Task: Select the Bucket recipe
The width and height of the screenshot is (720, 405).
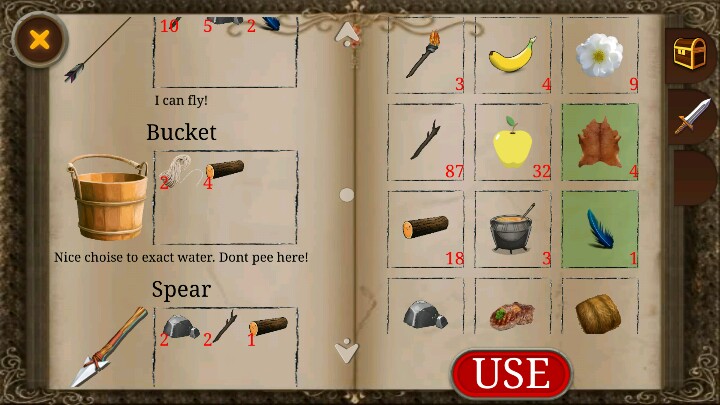Action: pos(106,196)
